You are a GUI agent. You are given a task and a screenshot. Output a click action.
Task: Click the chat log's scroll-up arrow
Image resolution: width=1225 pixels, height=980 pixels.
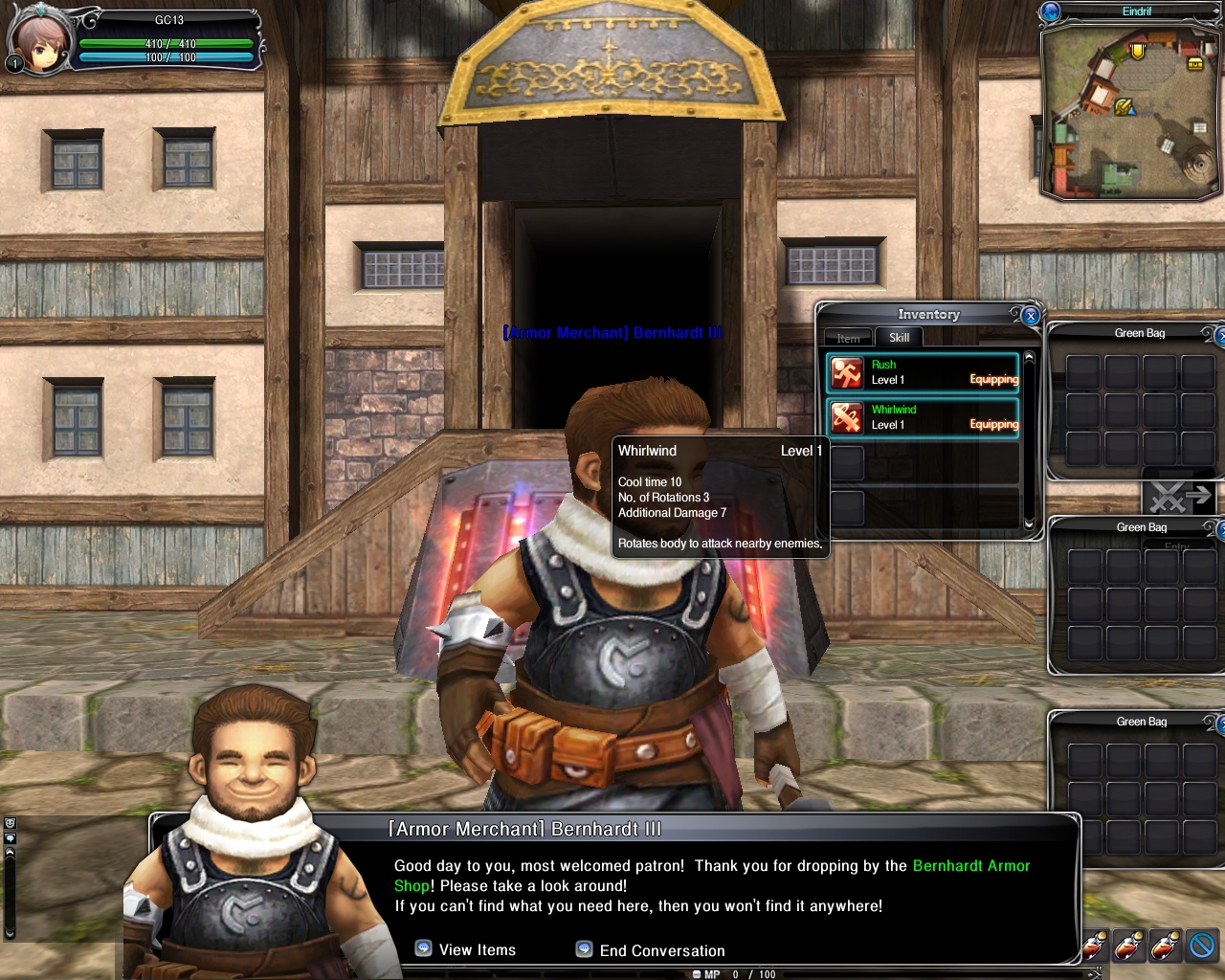tap(10, 851)
